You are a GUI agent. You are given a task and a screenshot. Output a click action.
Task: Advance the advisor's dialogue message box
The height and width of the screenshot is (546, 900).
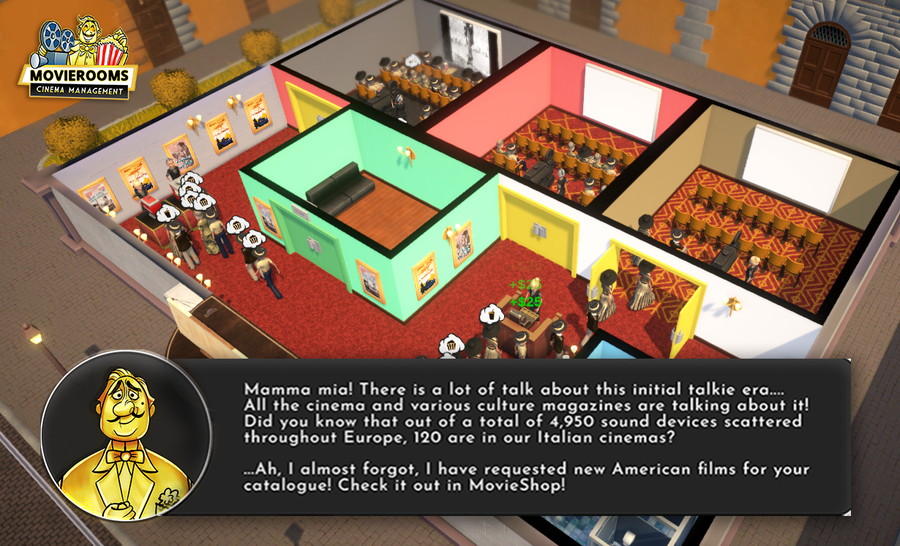530,437
